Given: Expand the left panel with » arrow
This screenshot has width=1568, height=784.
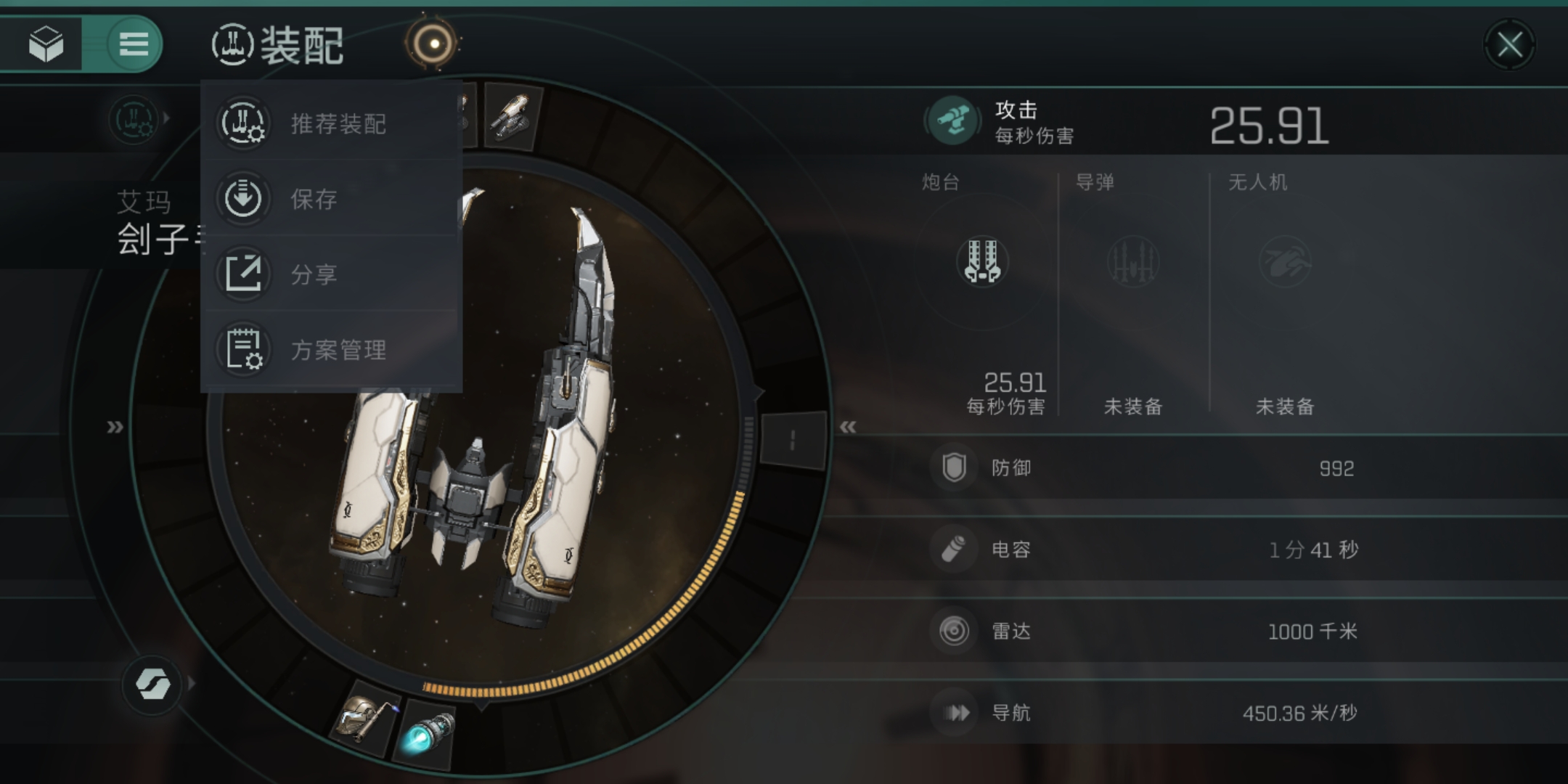Looking at the screenshot, I should coord(115,427).
